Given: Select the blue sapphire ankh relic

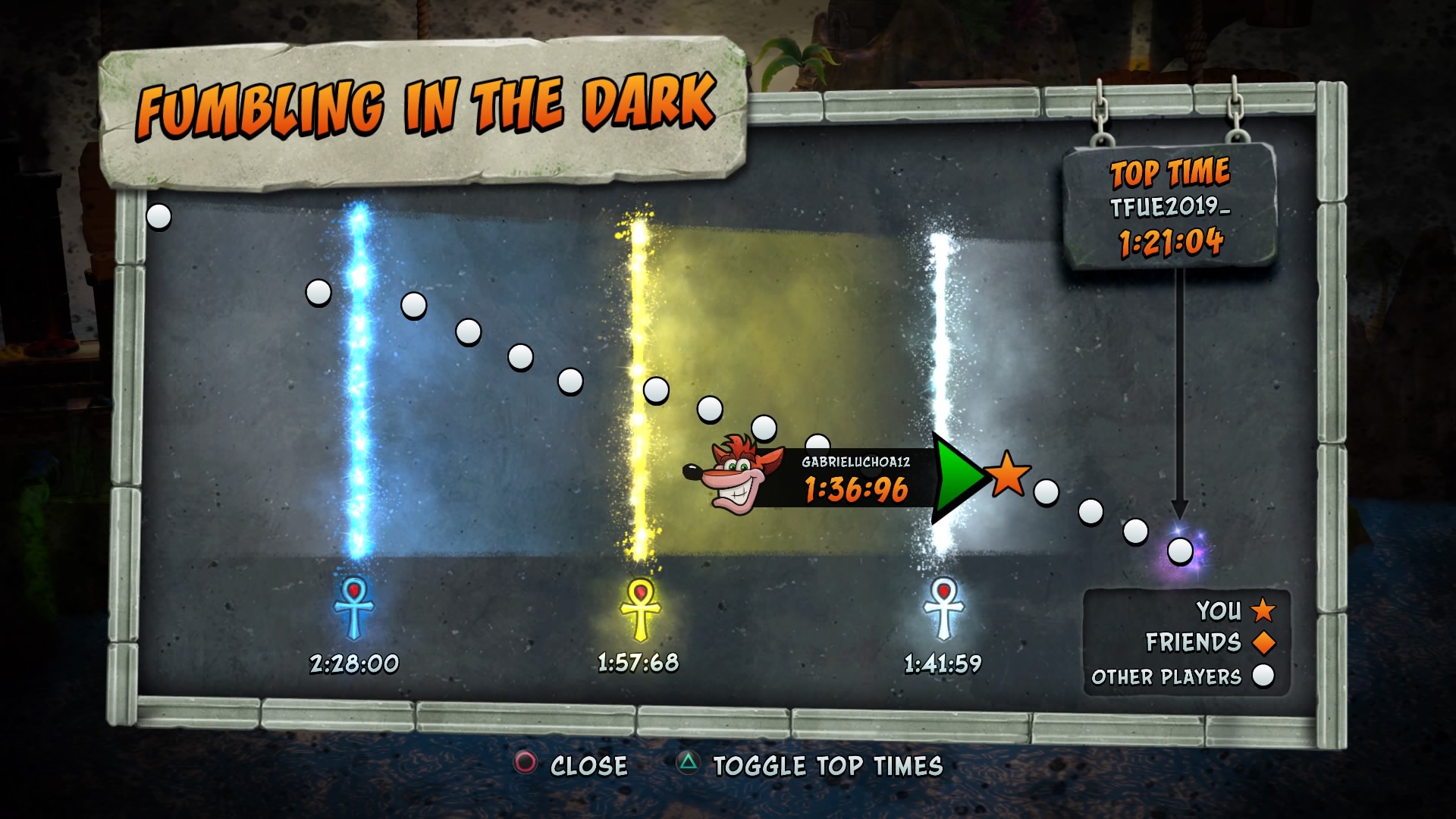Looking at the screenshot, I should click(x=354, y=608).
